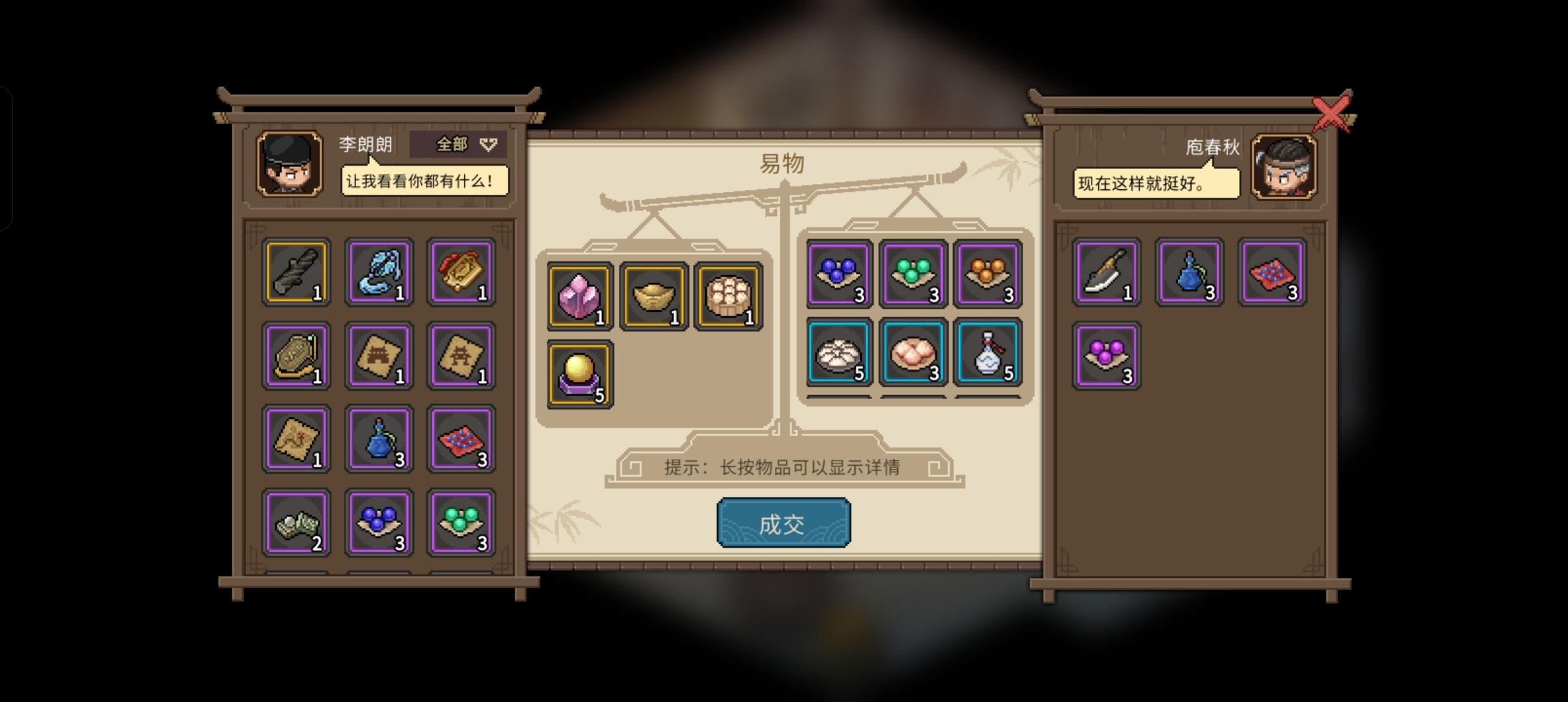
Task: Select the blue potion bottle in the left inventory
Action: (x=380, y=438)
